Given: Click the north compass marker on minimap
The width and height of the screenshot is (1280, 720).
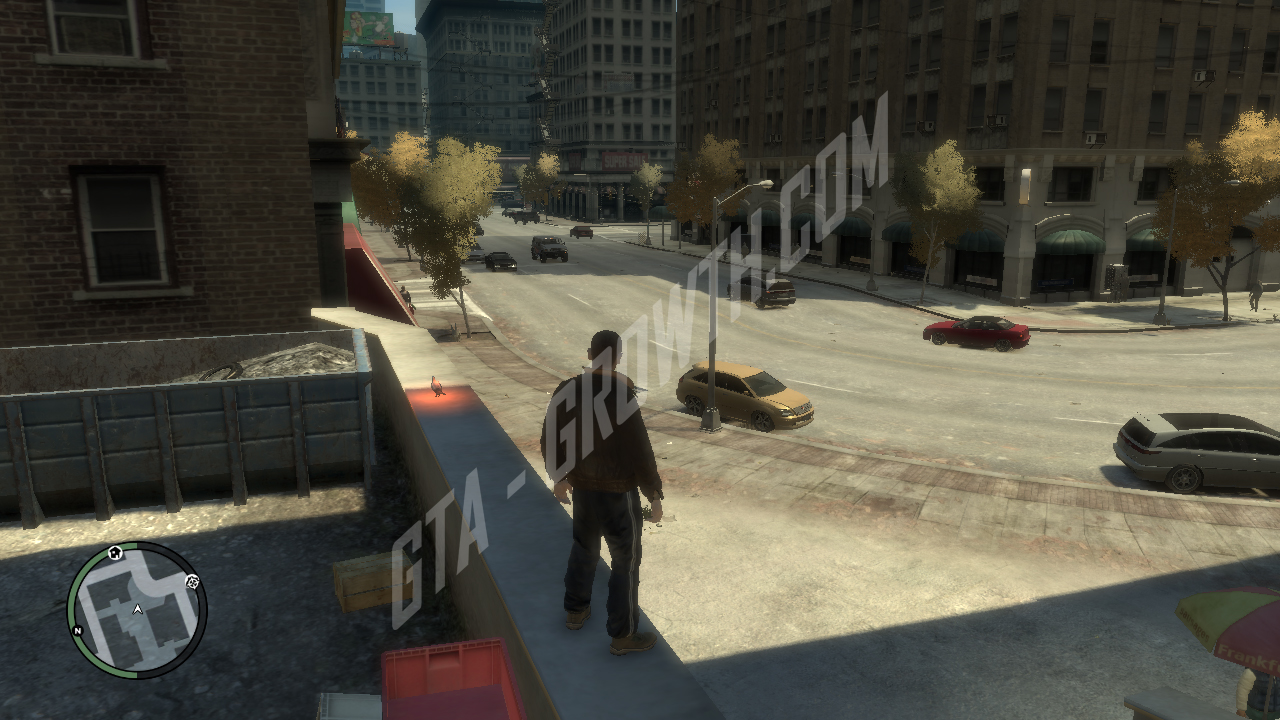Looking at the screenshot, I should (78, 631).
